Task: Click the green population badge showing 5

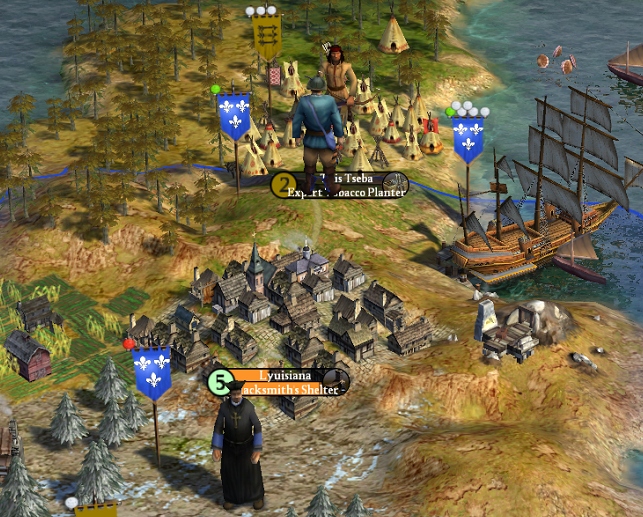Action: [220, 381]
